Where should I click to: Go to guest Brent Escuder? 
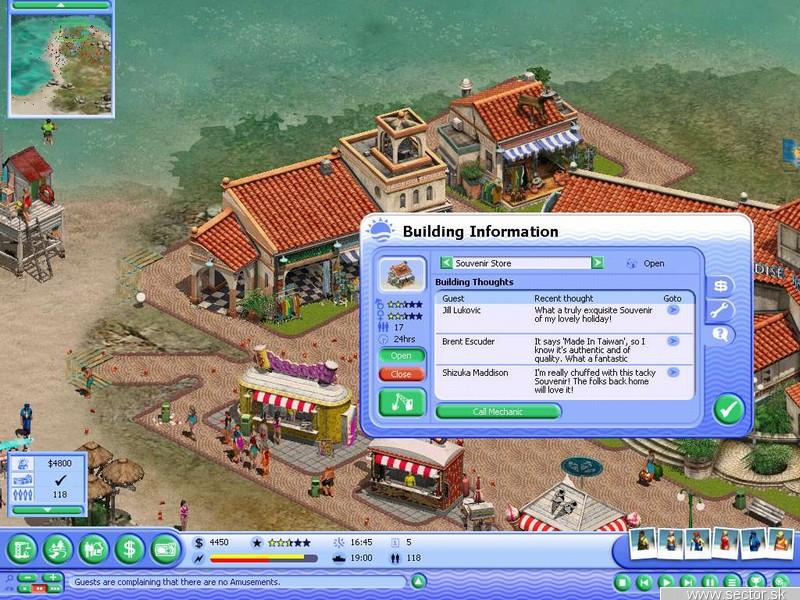pos(673,342)
